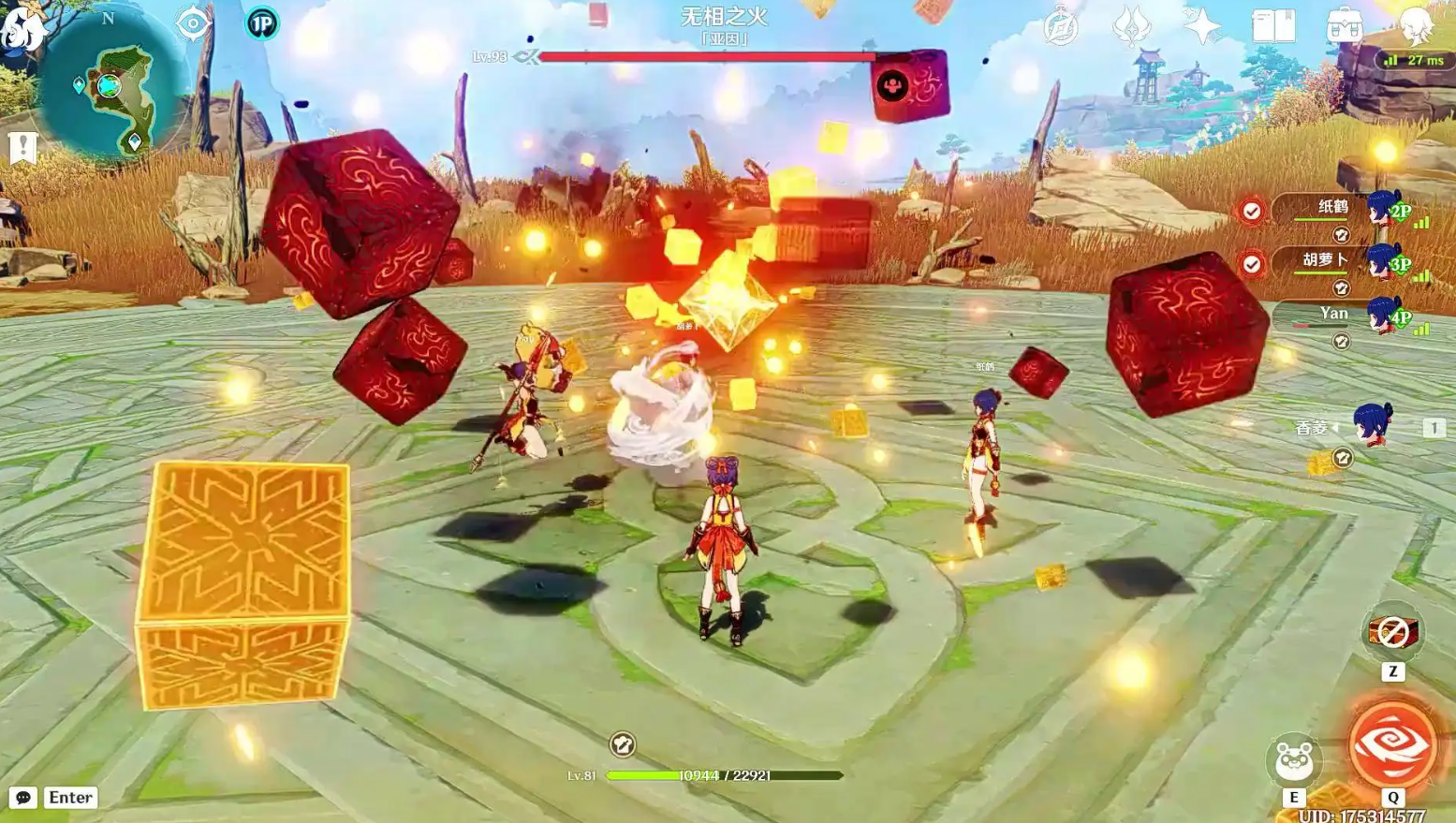This screenshot has width=1456, height=823.
Task: Use the gadget quick-slot icon
Action: pyautogui.click(x=1392, y=634)
